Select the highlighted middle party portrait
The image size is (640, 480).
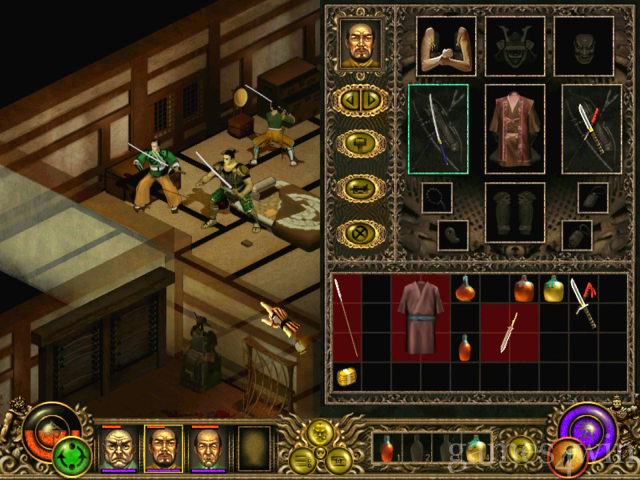pyautogui.click(x=163, y=447)
